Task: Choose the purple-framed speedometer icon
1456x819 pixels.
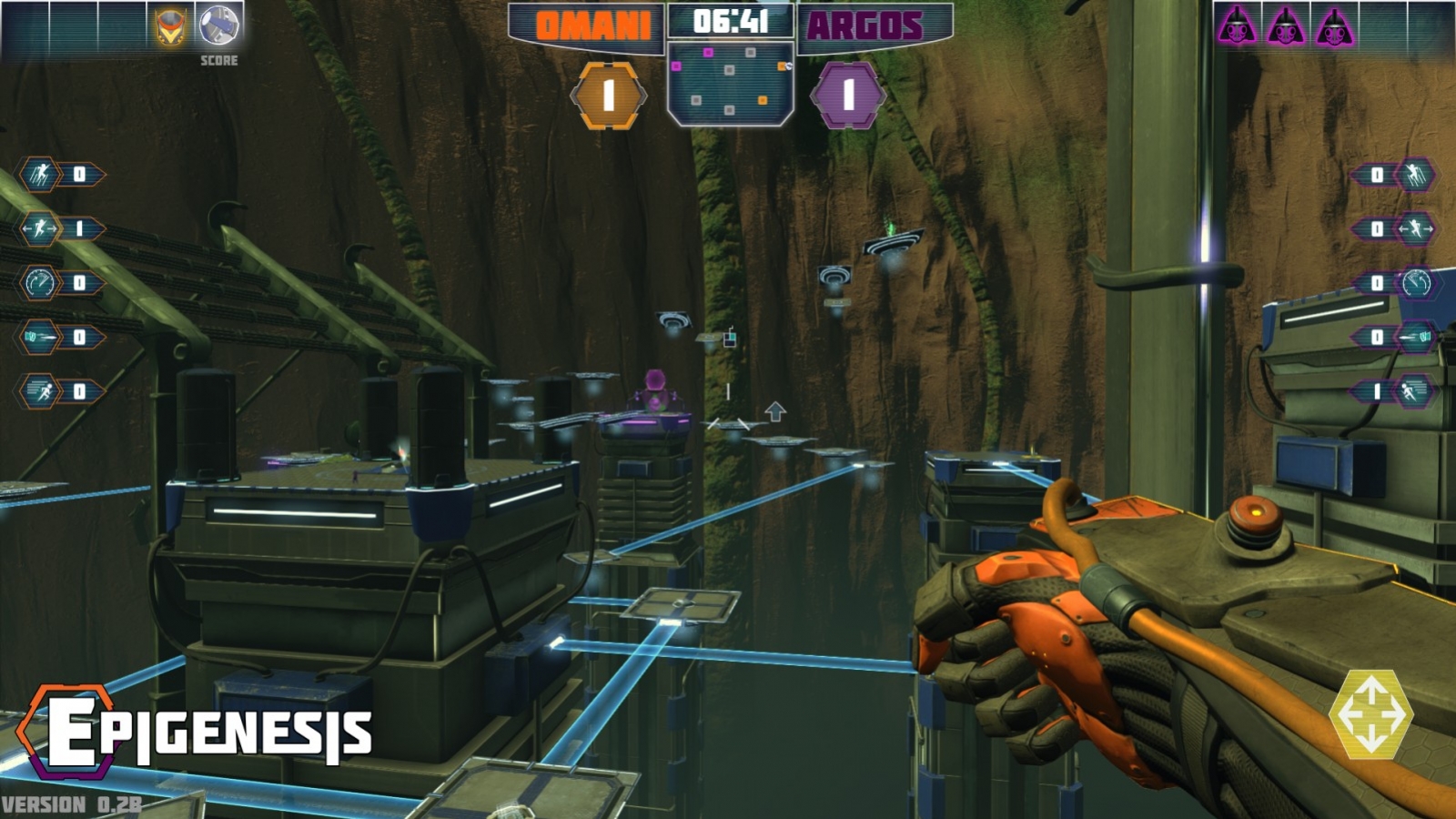Action: [x=1415, y=283]
